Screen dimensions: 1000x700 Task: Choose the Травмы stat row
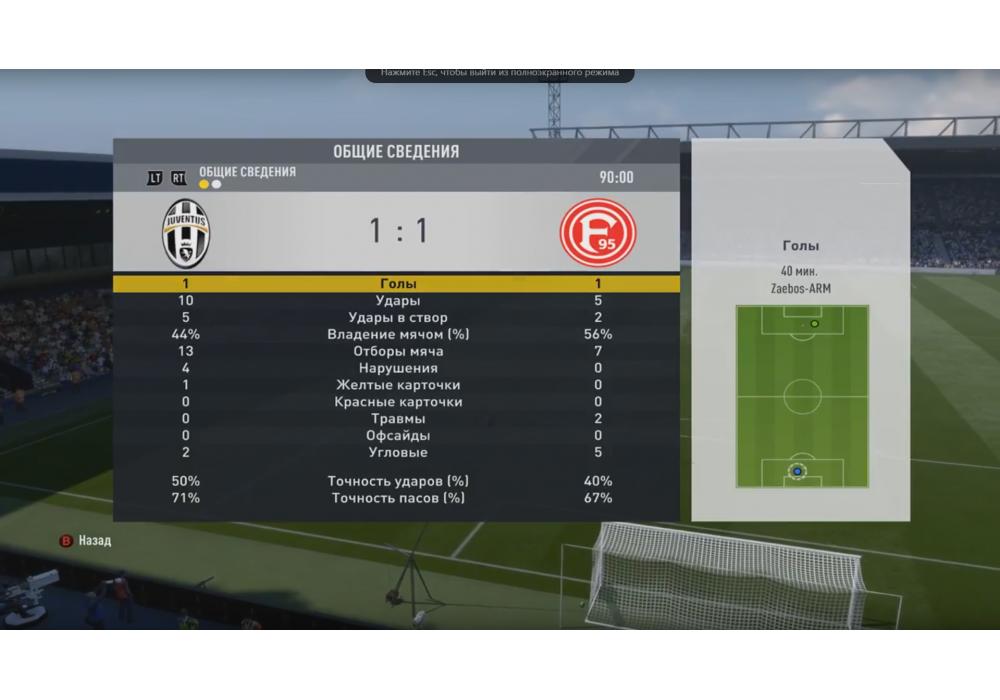[x=397, y=420]
